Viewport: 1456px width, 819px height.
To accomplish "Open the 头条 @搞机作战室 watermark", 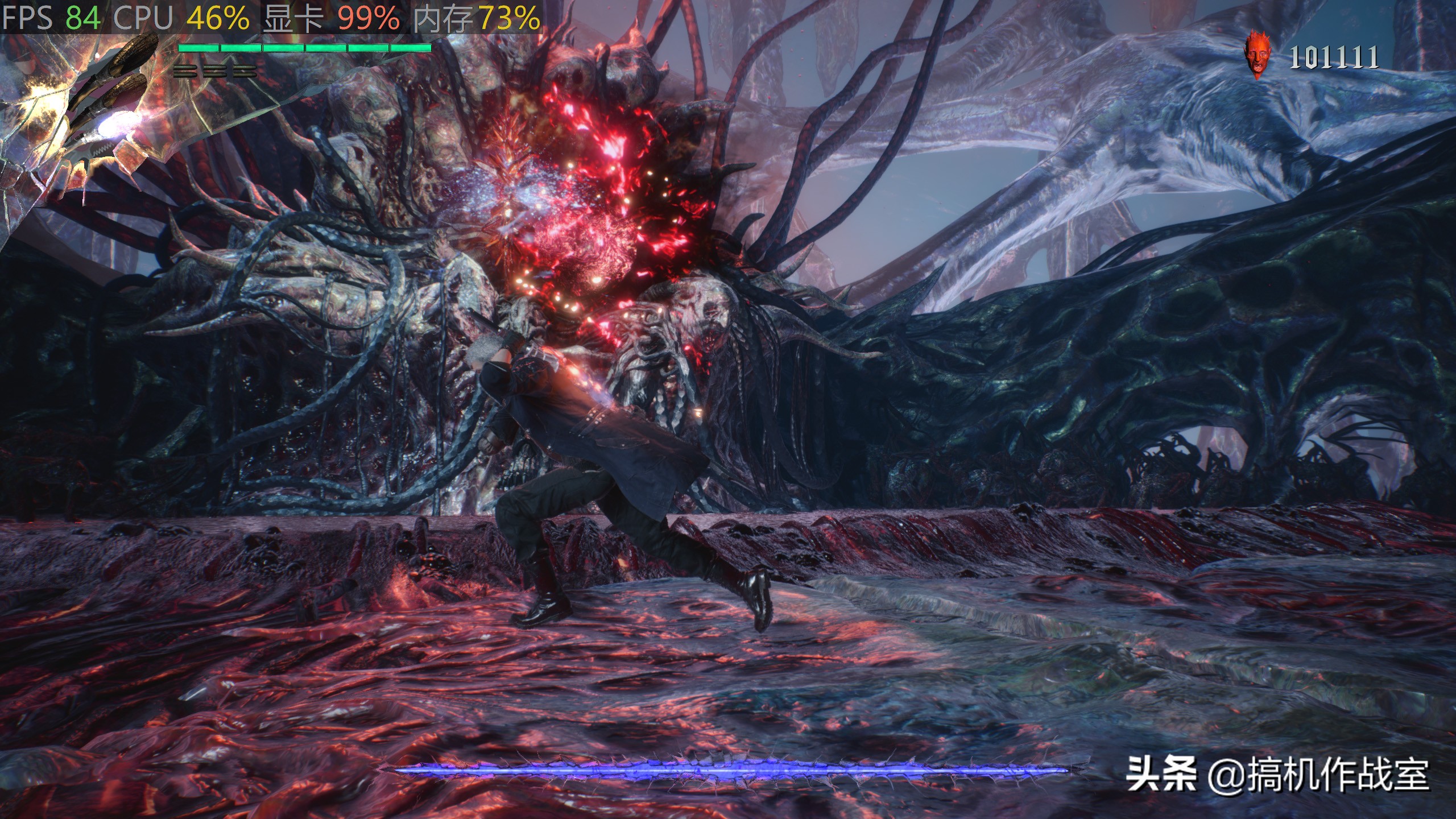I will 1277,775.
